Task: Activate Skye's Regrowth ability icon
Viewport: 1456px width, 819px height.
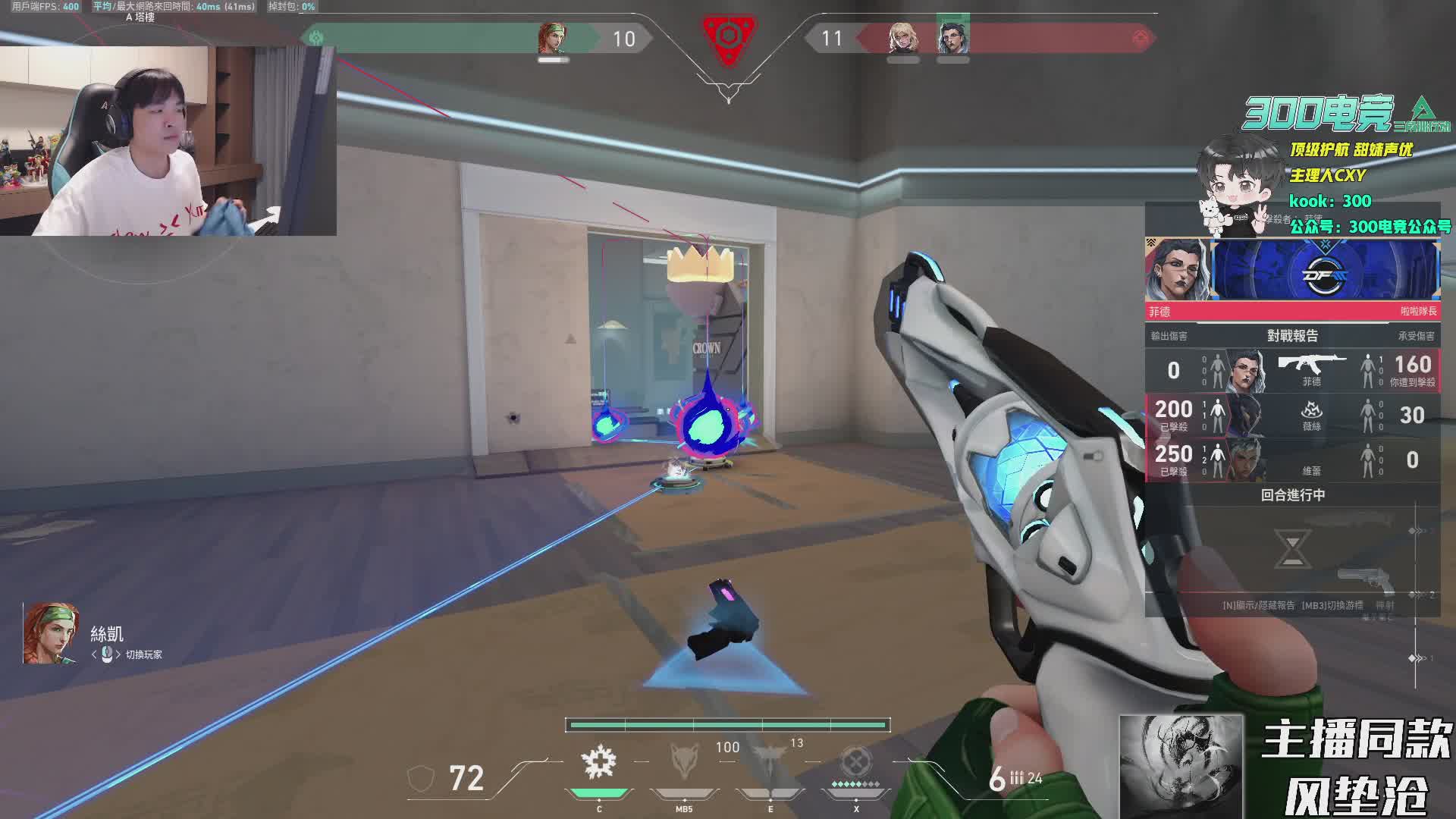Action: (x=598, y=763)
